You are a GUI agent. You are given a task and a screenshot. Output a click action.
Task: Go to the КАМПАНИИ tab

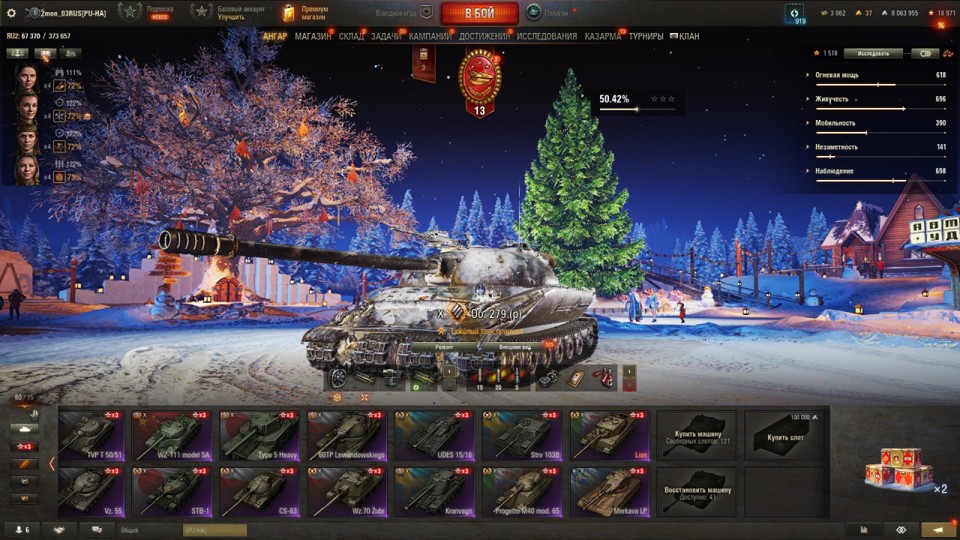click(430, 37)
